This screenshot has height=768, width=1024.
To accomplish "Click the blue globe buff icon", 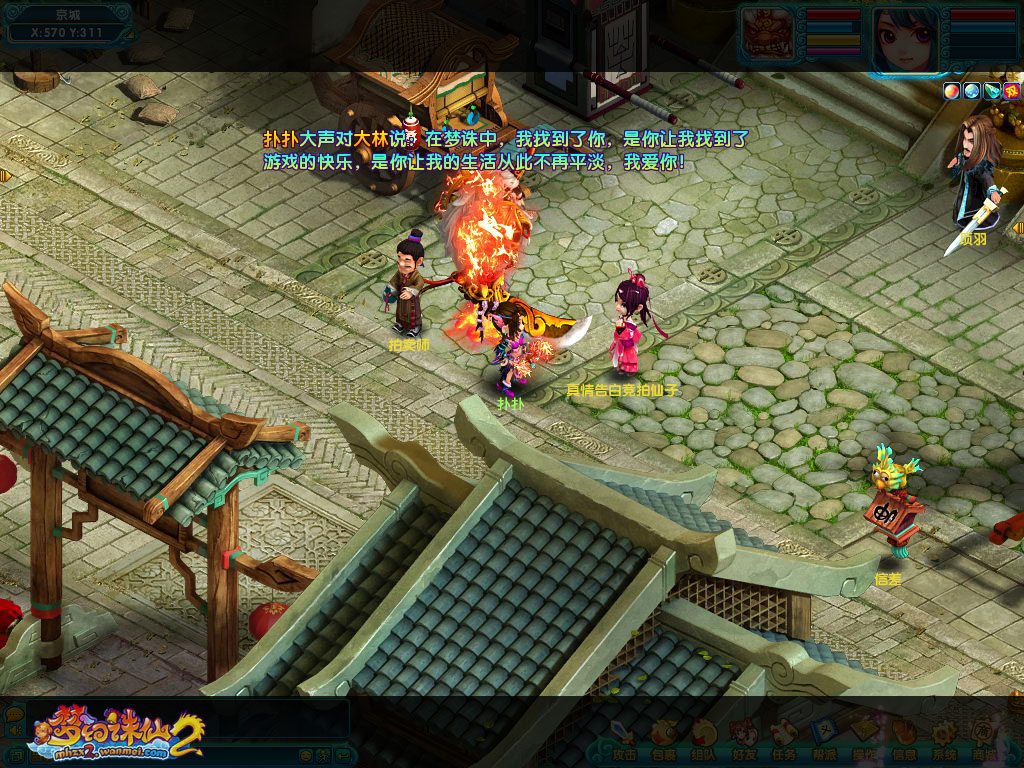I will (x=971, y=90).
